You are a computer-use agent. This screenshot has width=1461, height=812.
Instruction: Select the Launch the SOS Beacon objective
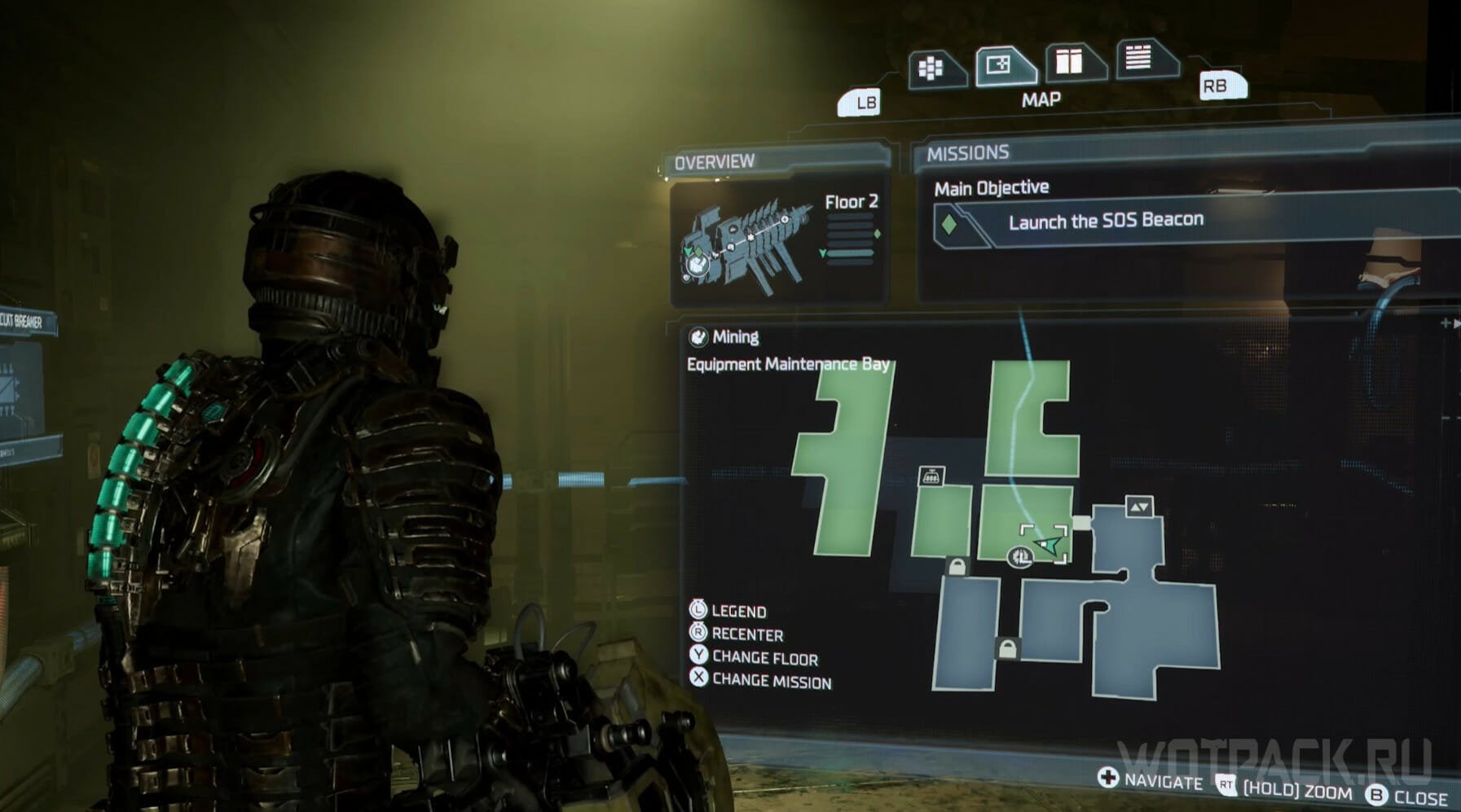click(x=1106, y=221)
